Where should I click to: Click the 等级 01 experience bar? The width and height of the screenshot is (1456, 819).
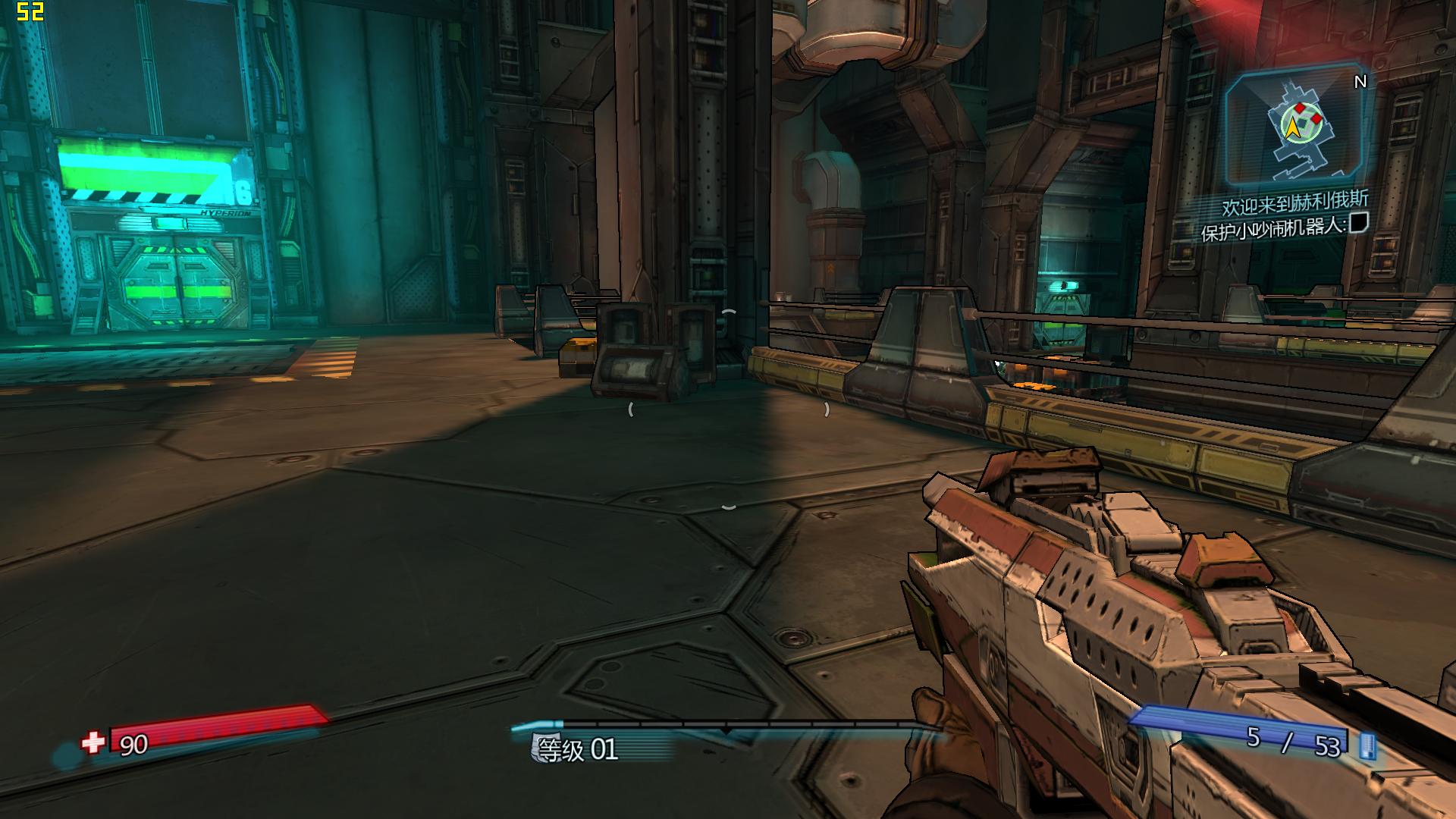coord(726,726)
